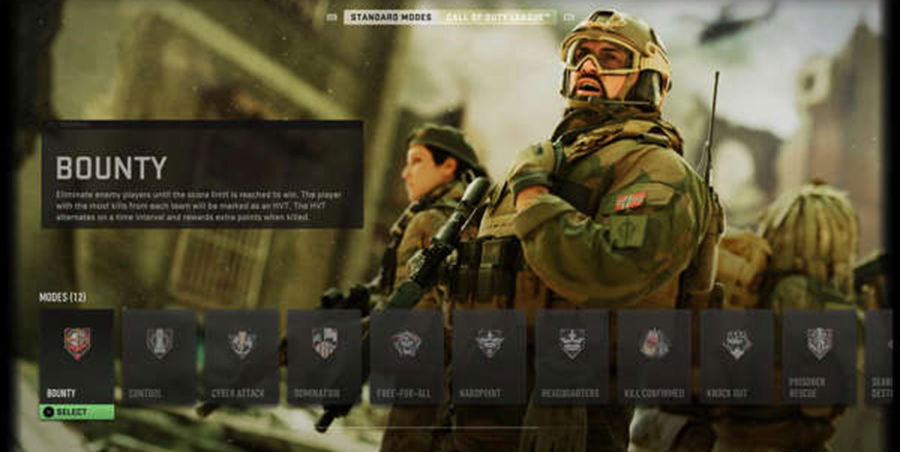Viewport: 900px width, 452px height.
Task: Switch to the Standard Modes tab
Action: point(388,17)
